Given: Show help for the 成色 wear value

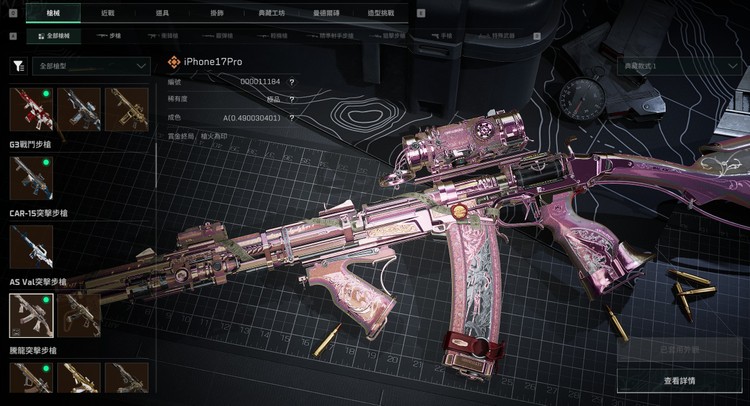Looking at the screenshot, I should pos(291,115).
